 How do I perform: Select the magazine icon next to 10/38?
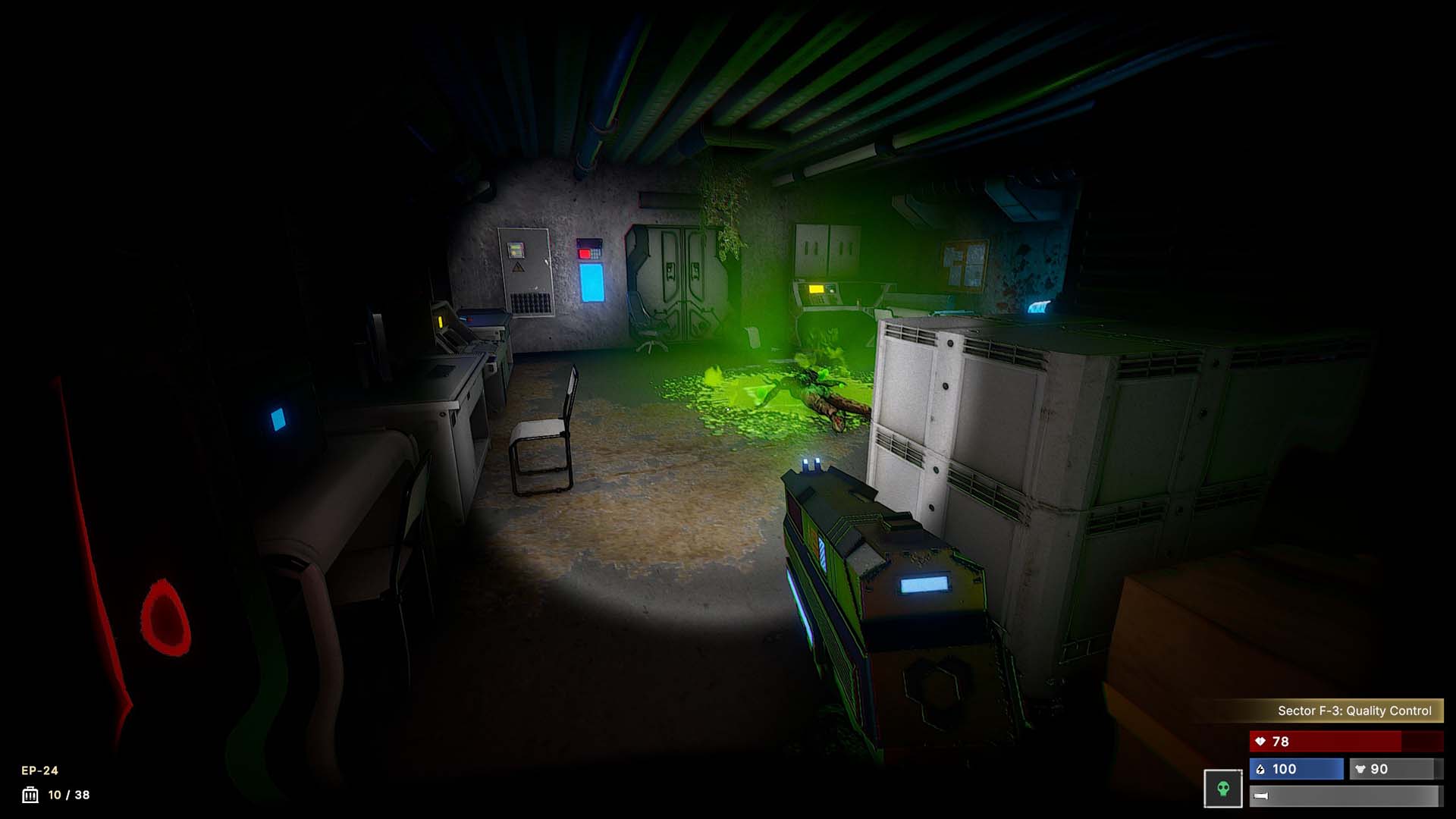pyautogui.click(x=30, y=794)
